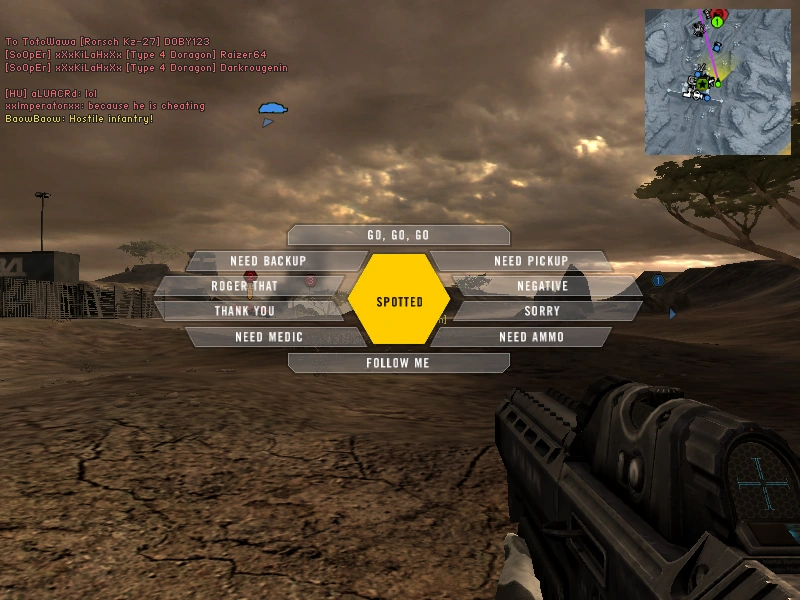Say "Thank You" to teammates

[244, 311]
